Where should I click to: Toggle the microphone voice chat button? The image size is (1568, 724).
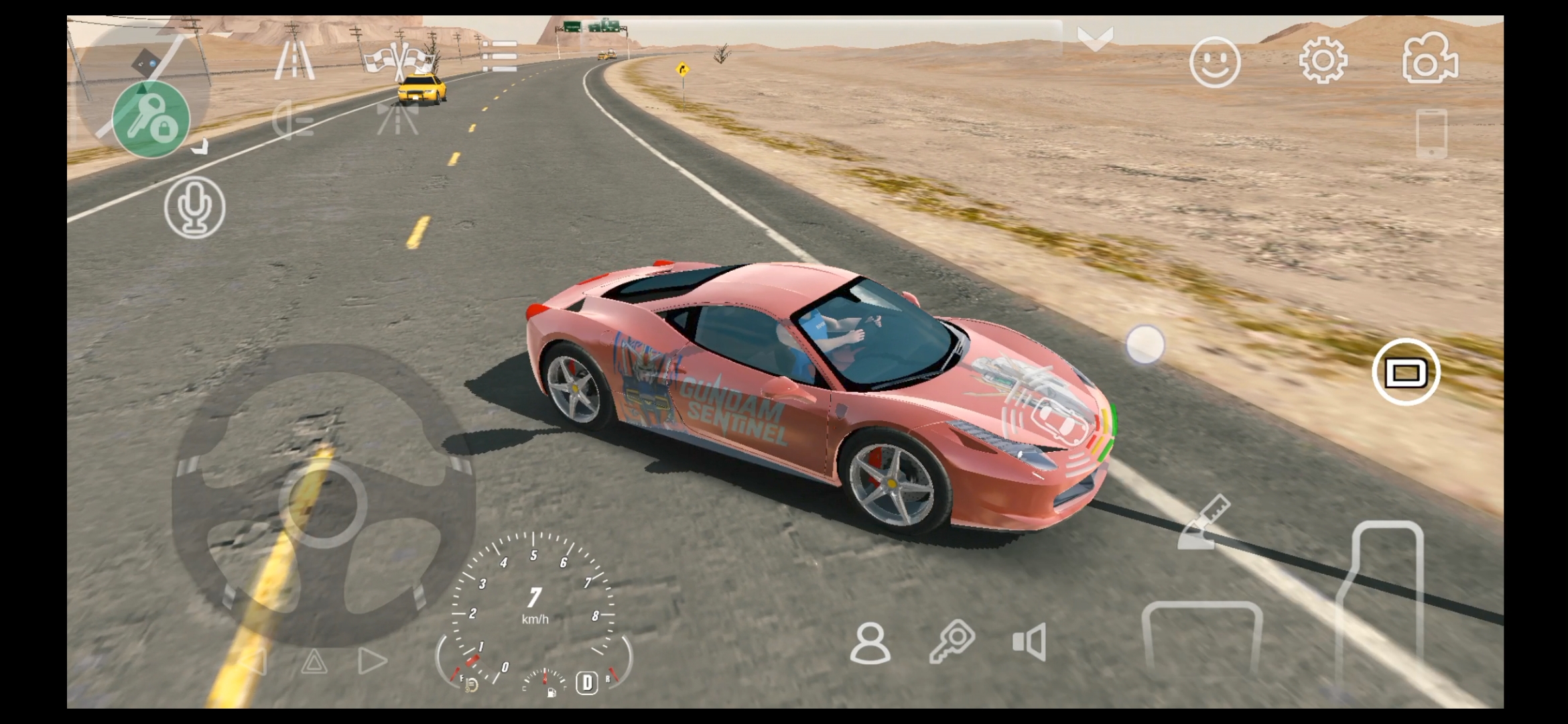[194, 207]
